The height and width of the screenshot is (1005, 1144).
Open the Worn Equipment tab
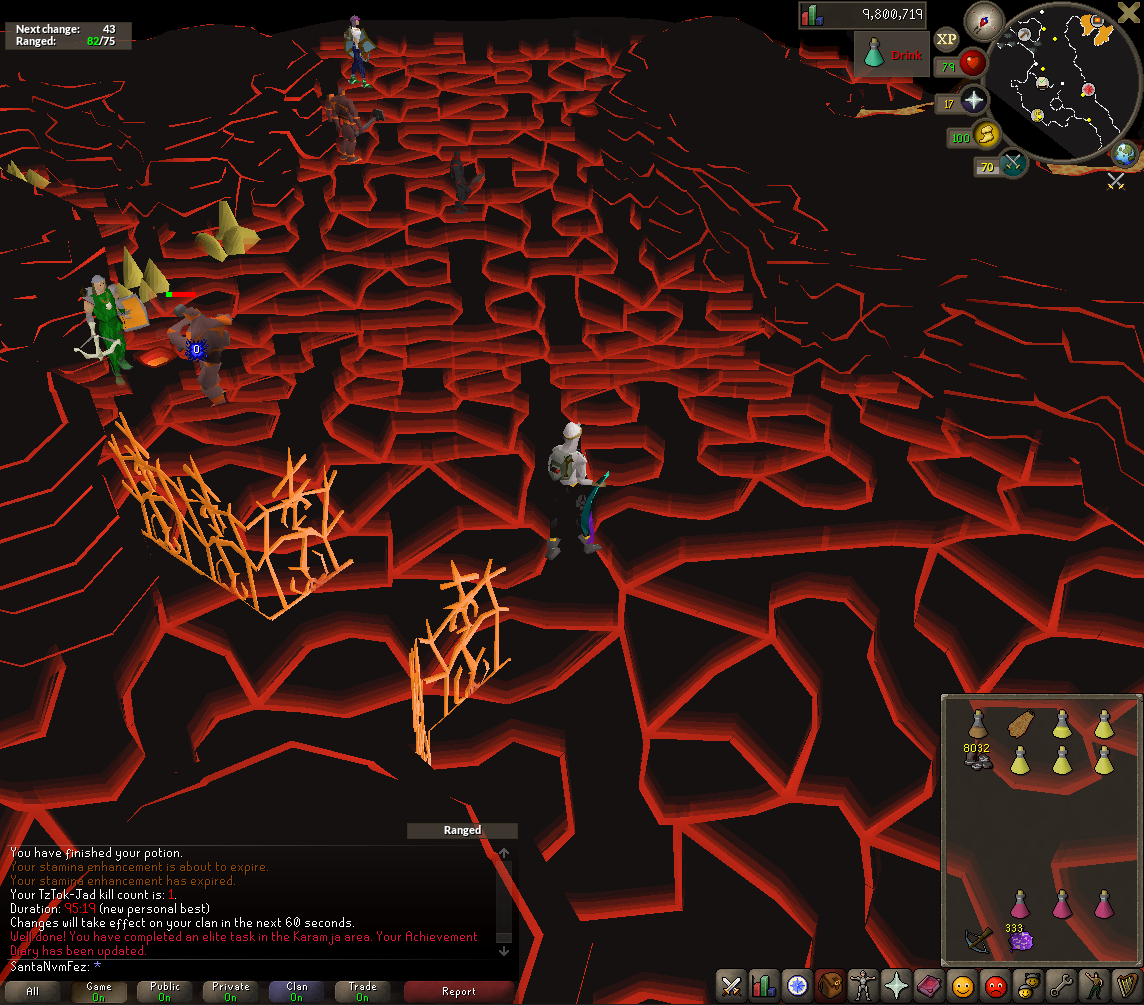click(864, 985)
